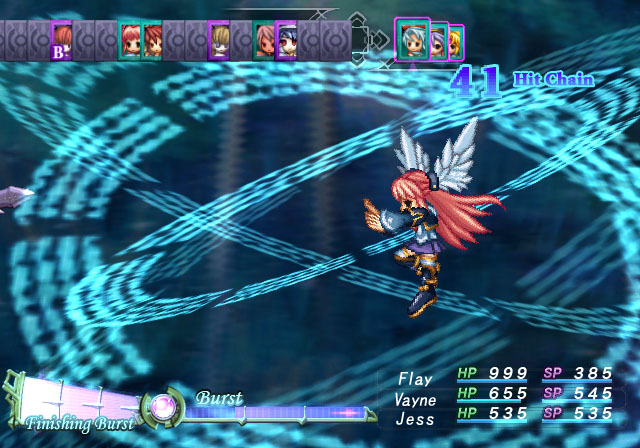Select the blonde-haired turn card

(219, 40)
